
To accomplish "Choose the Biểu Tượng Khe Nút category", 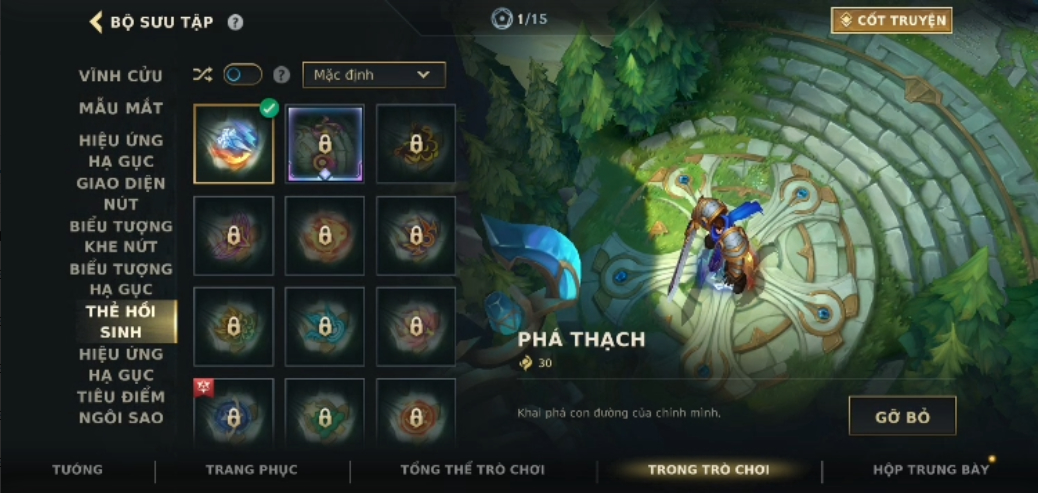I will (121, 236).
